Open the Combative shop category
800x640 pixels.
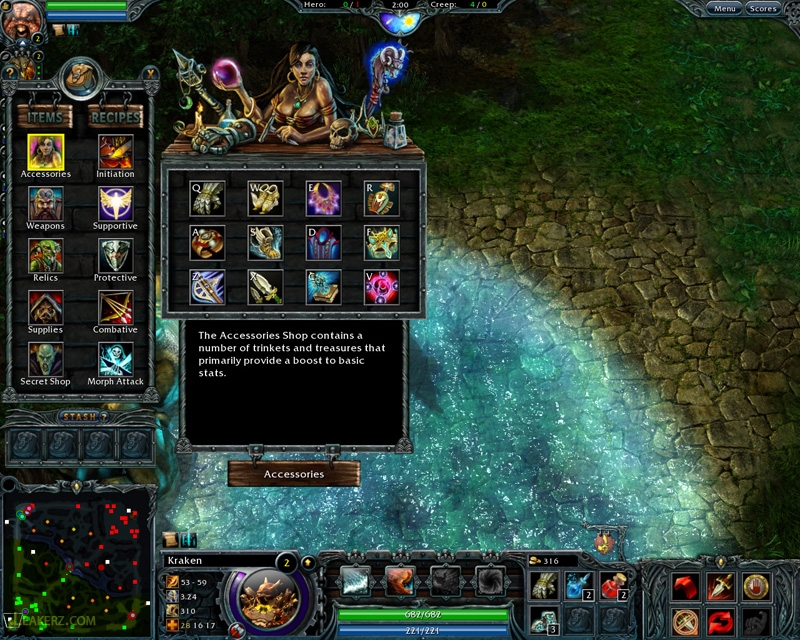click(115, 308)
